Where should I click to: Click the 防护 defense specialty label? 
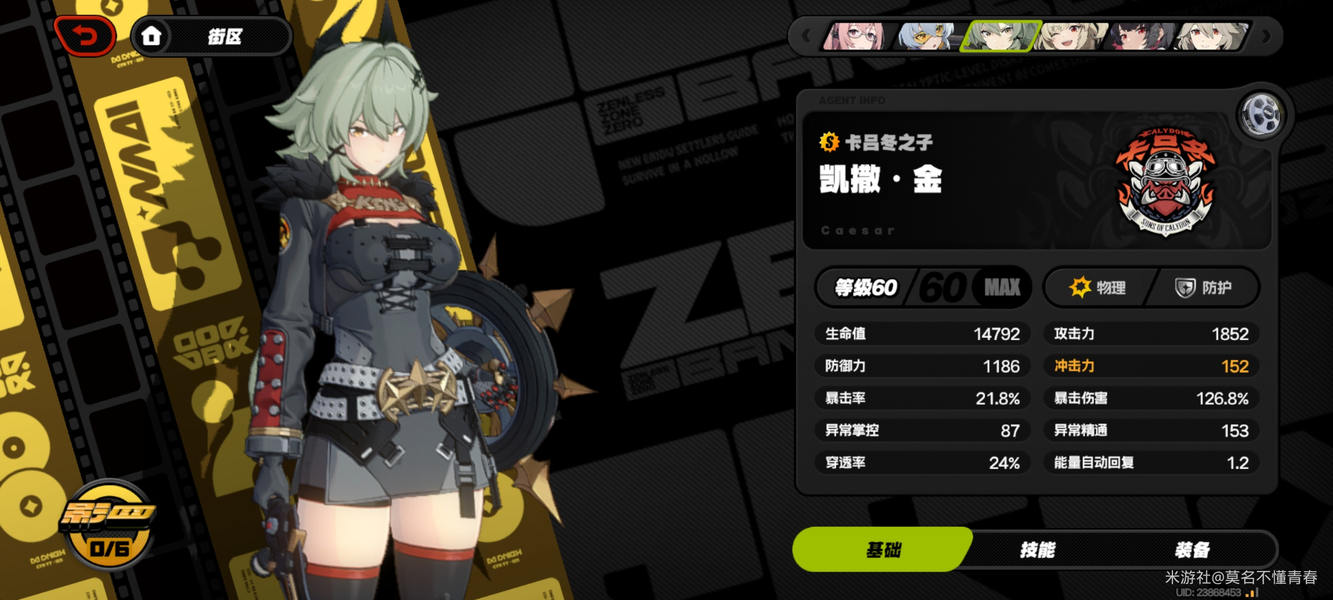pyautogui.click(x=1204, y=288)
